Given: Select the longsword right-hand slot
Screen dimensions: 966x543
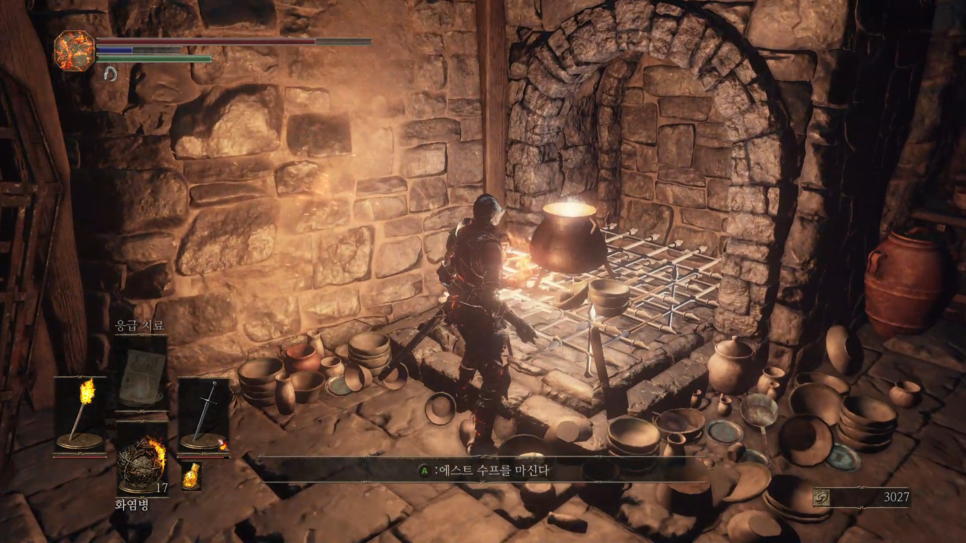Looking at the screenshot, I should [x=204, y=414].
